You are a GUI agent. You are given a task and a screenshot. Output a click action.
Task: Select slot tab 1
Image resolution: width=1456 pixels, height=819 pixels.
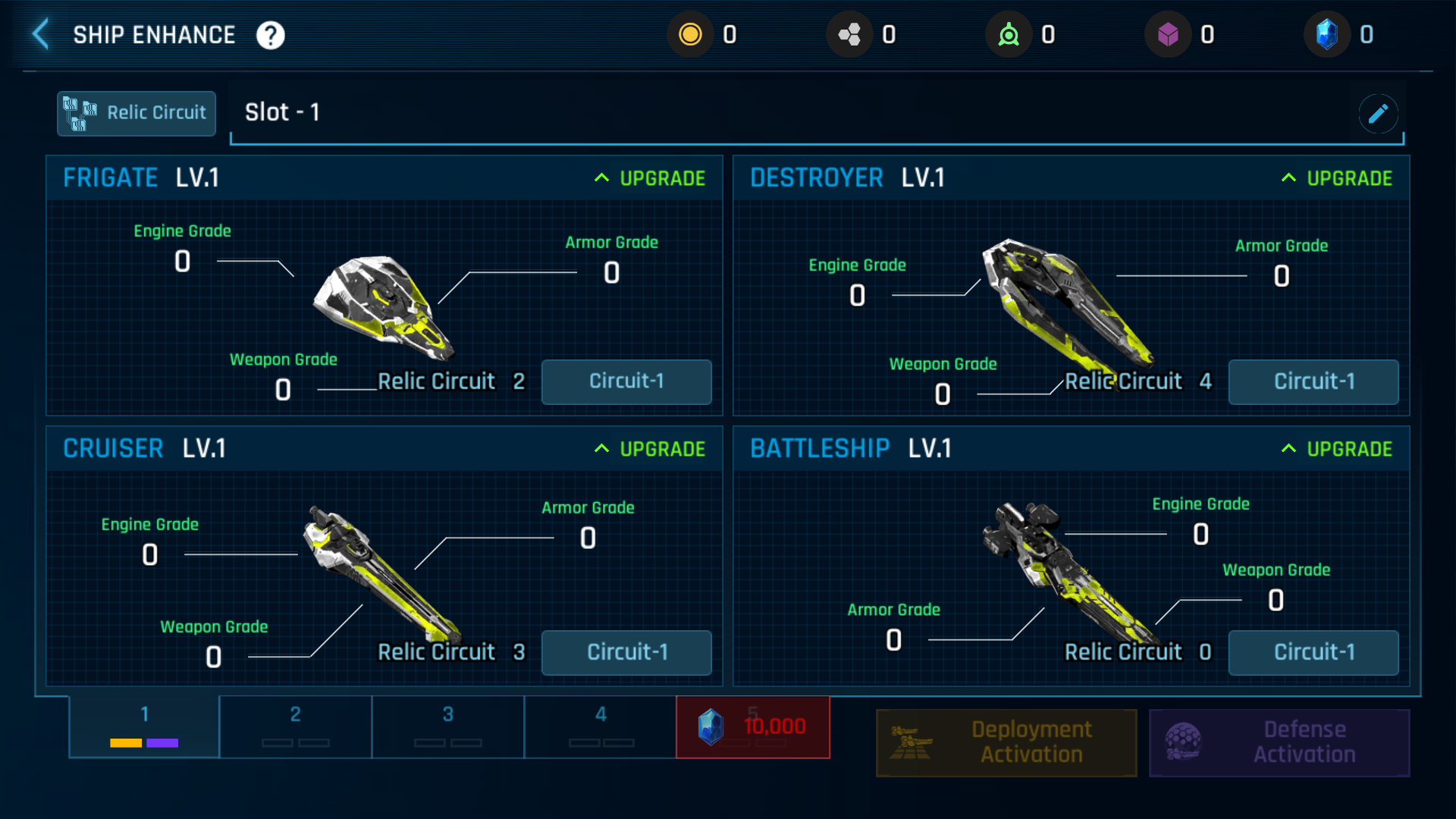click(x=144, y=726)
